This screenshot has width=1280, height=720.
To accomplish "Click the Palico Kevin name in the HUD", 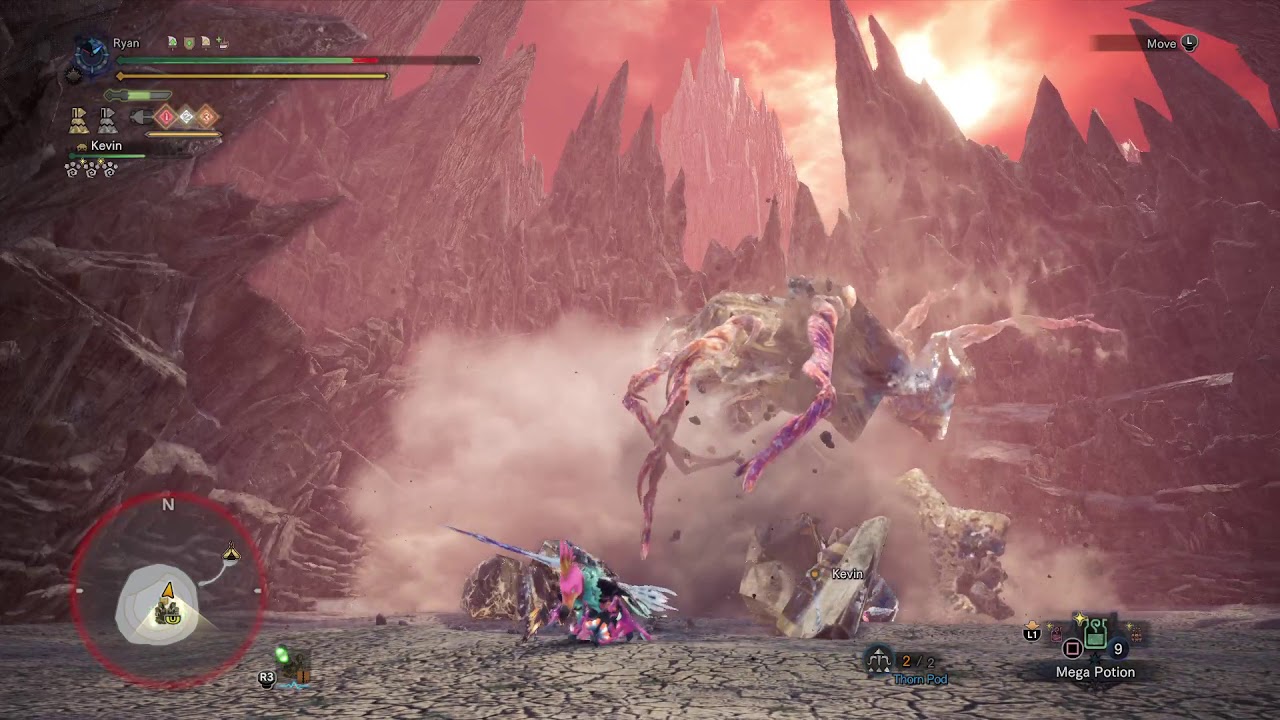I will (x=105, y=146).
